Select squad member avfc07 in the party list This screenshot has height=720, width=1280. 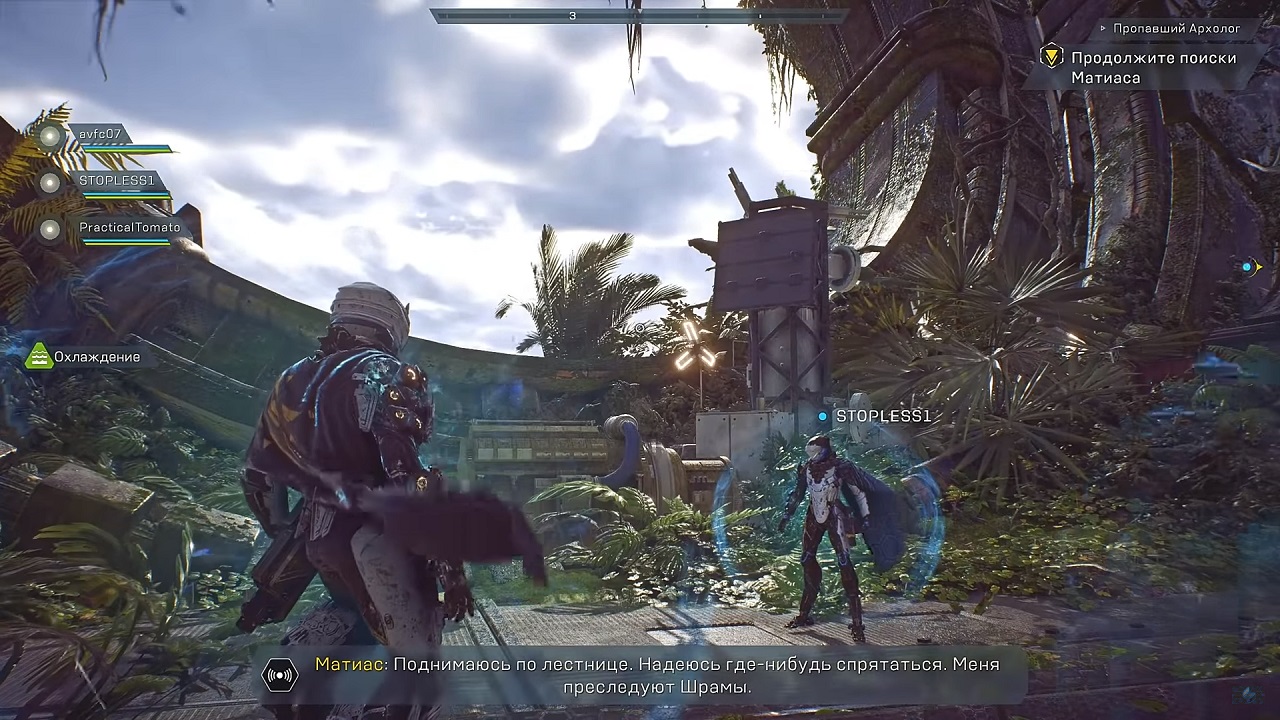pos(100,134)
